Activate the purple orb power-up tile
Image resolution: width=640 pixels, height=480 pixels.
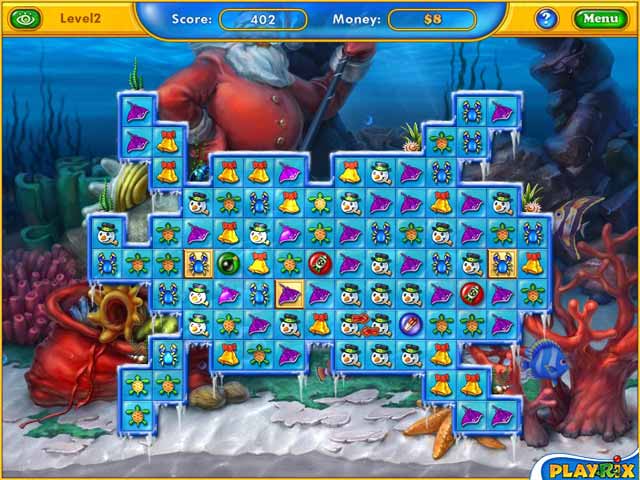410,324
